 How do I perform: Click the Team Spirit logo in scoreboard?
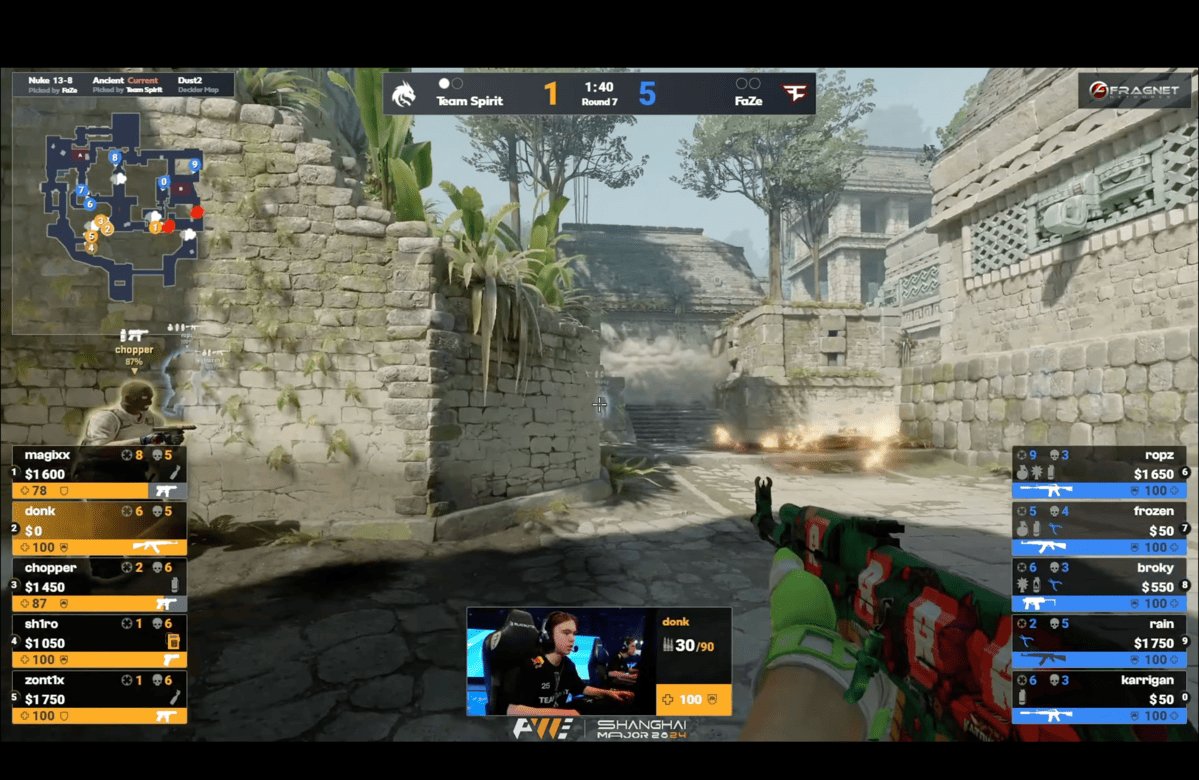click(x=405, y=93)
